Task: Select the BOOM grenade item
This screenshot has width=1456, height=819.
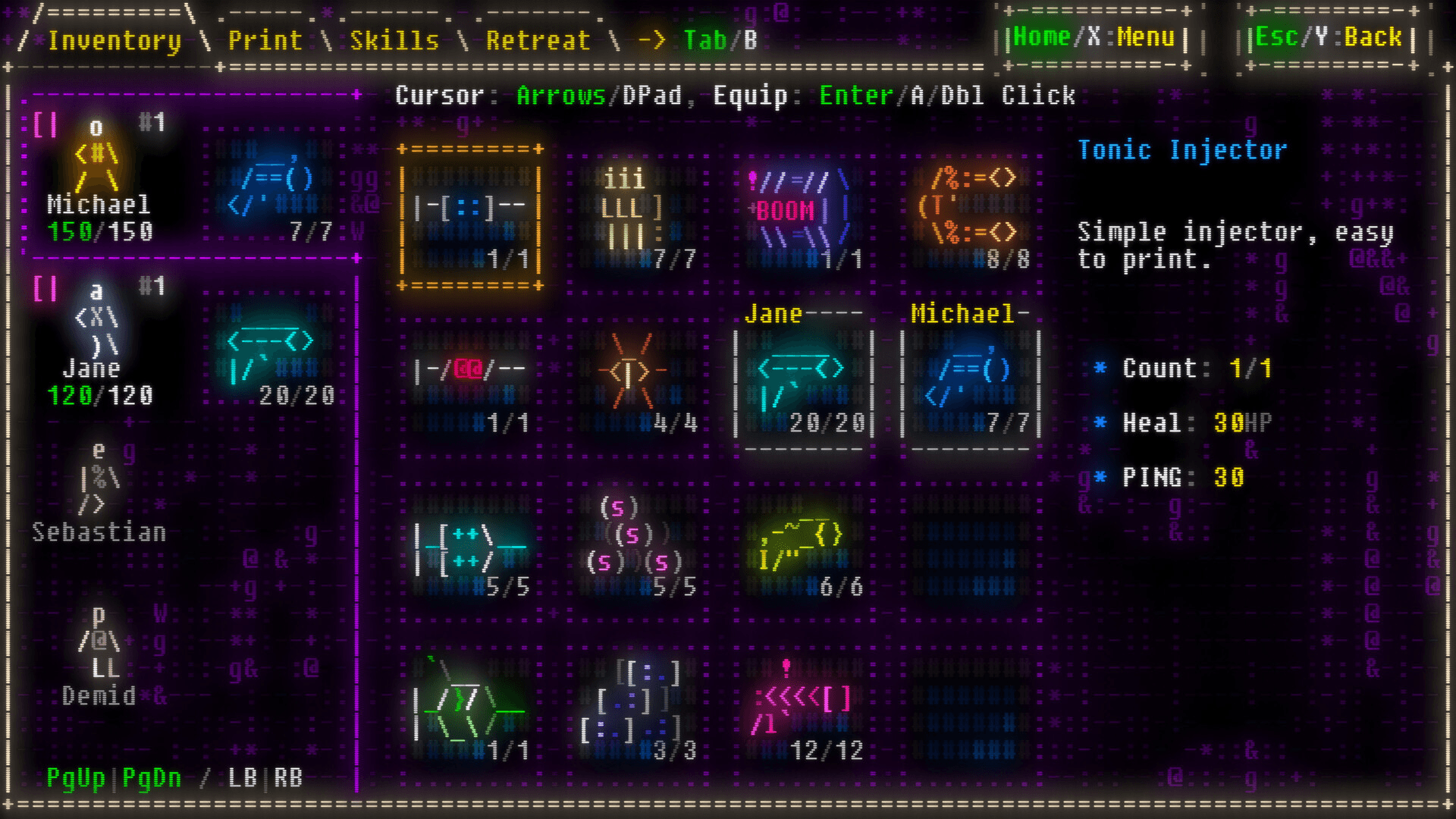Action: [800, 209]
